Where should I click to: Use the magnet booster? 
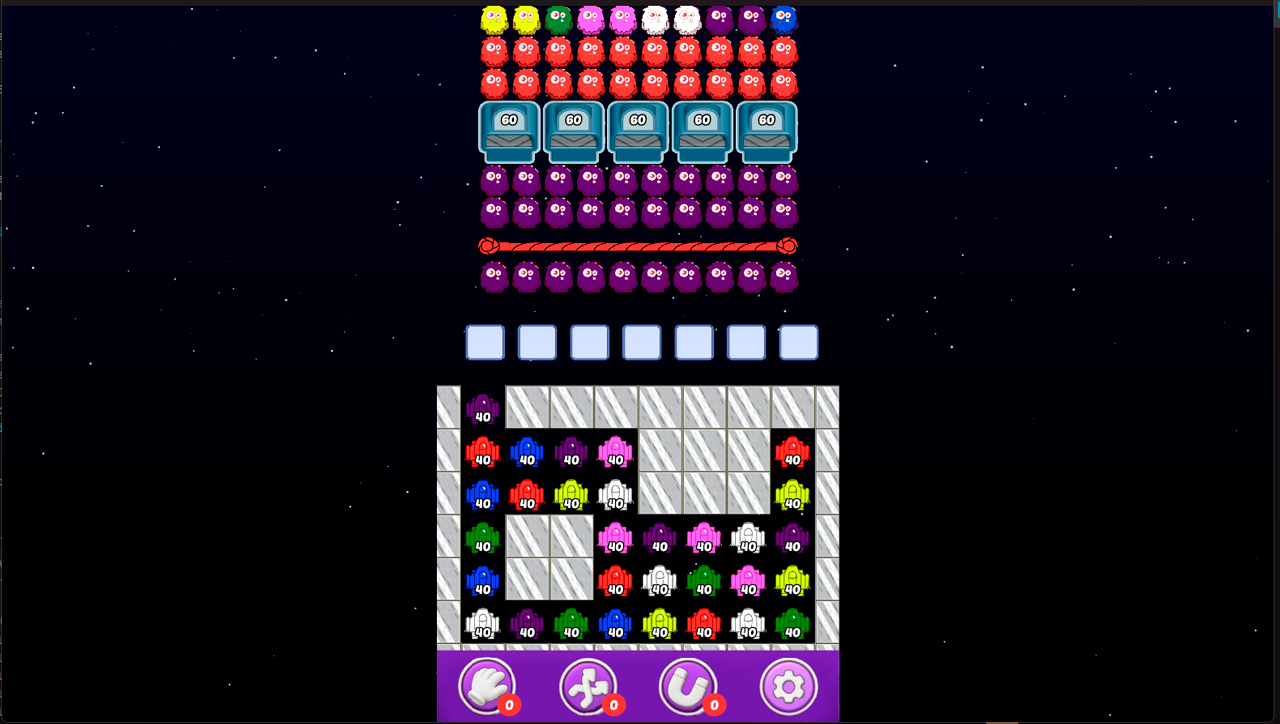pos(690,686)
